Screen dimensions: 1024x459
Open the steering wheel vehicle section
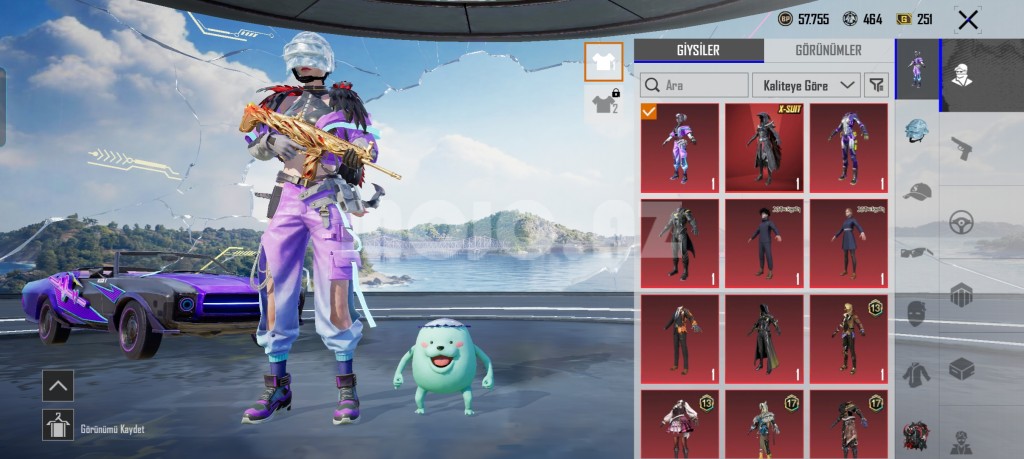961,221
